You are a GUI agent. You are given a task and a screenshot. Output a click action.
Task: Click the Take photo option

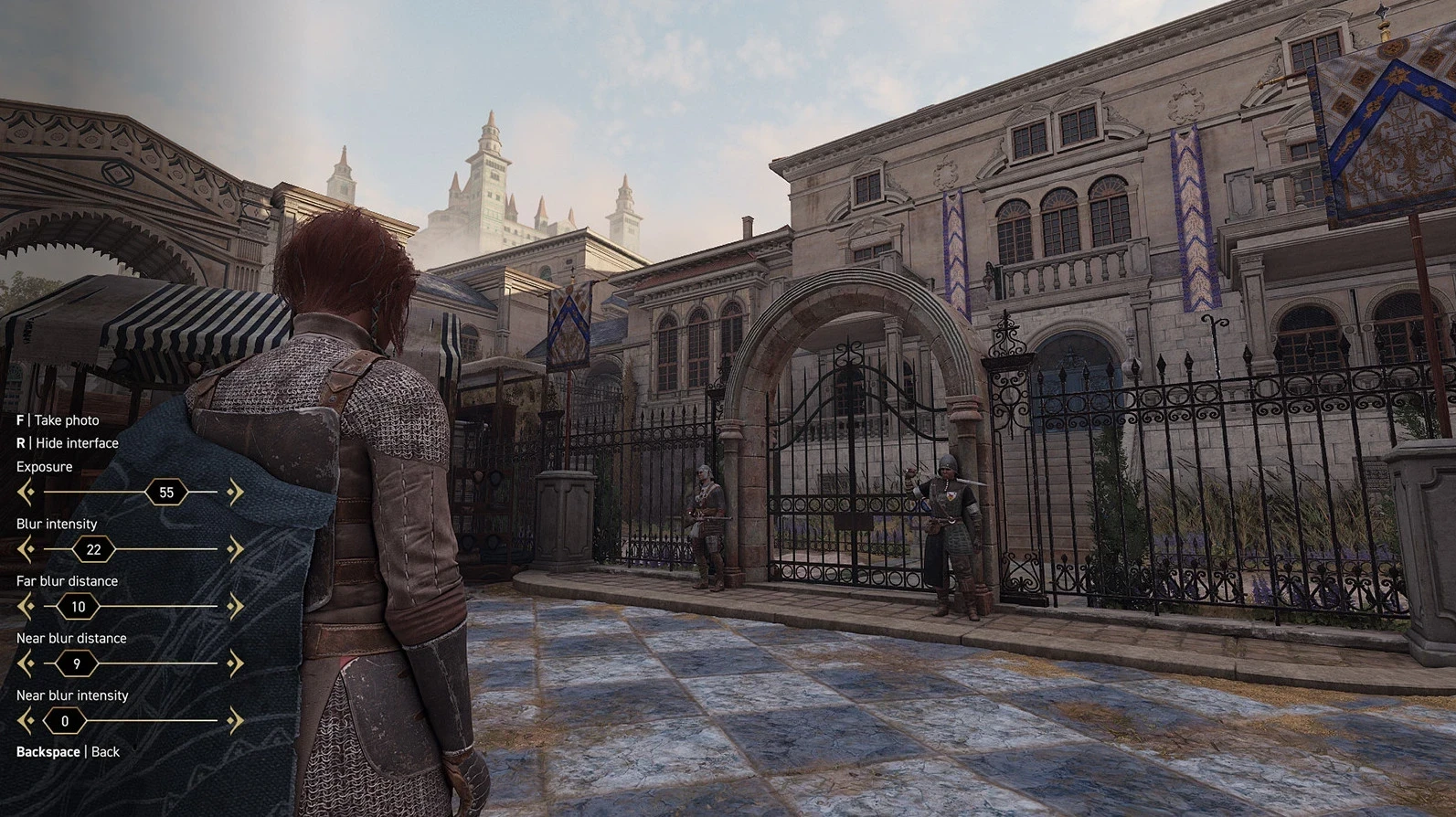(x=58, y=420)
